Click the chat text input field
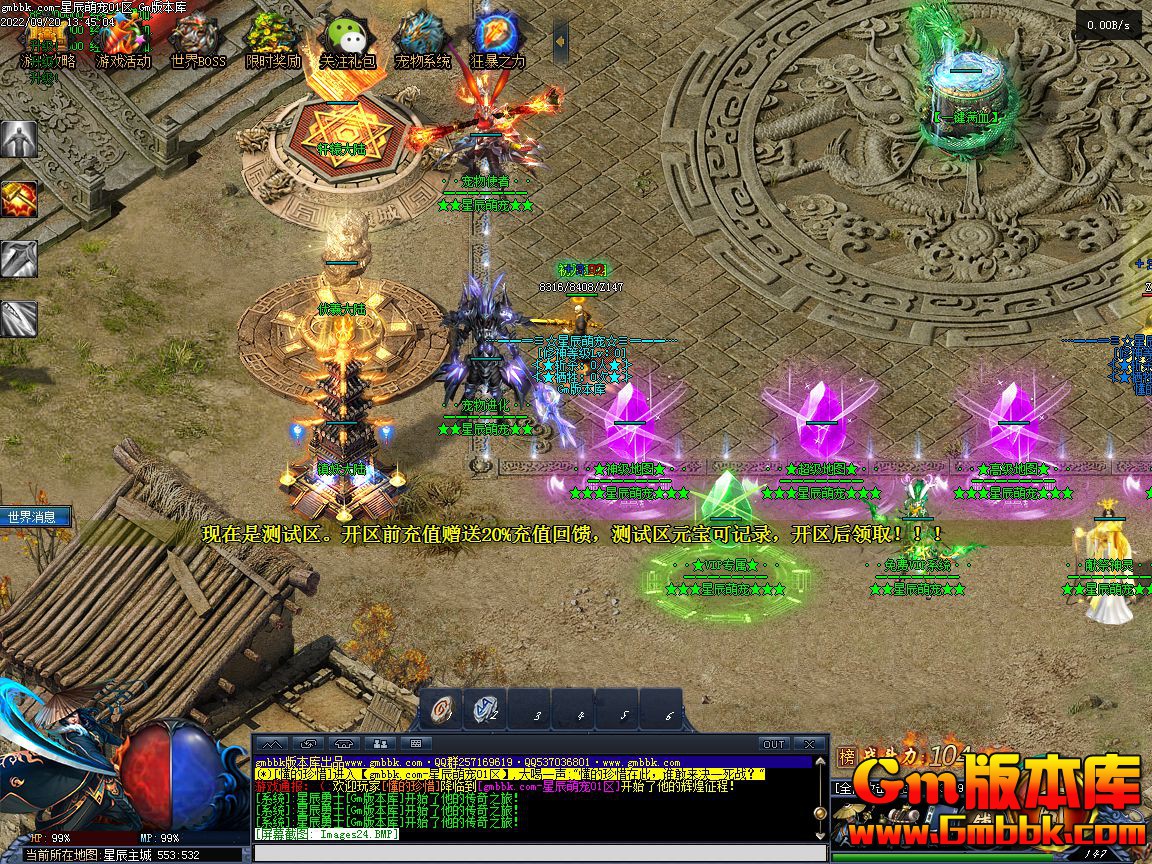1152x864 pixels. [x=540, y=853]
